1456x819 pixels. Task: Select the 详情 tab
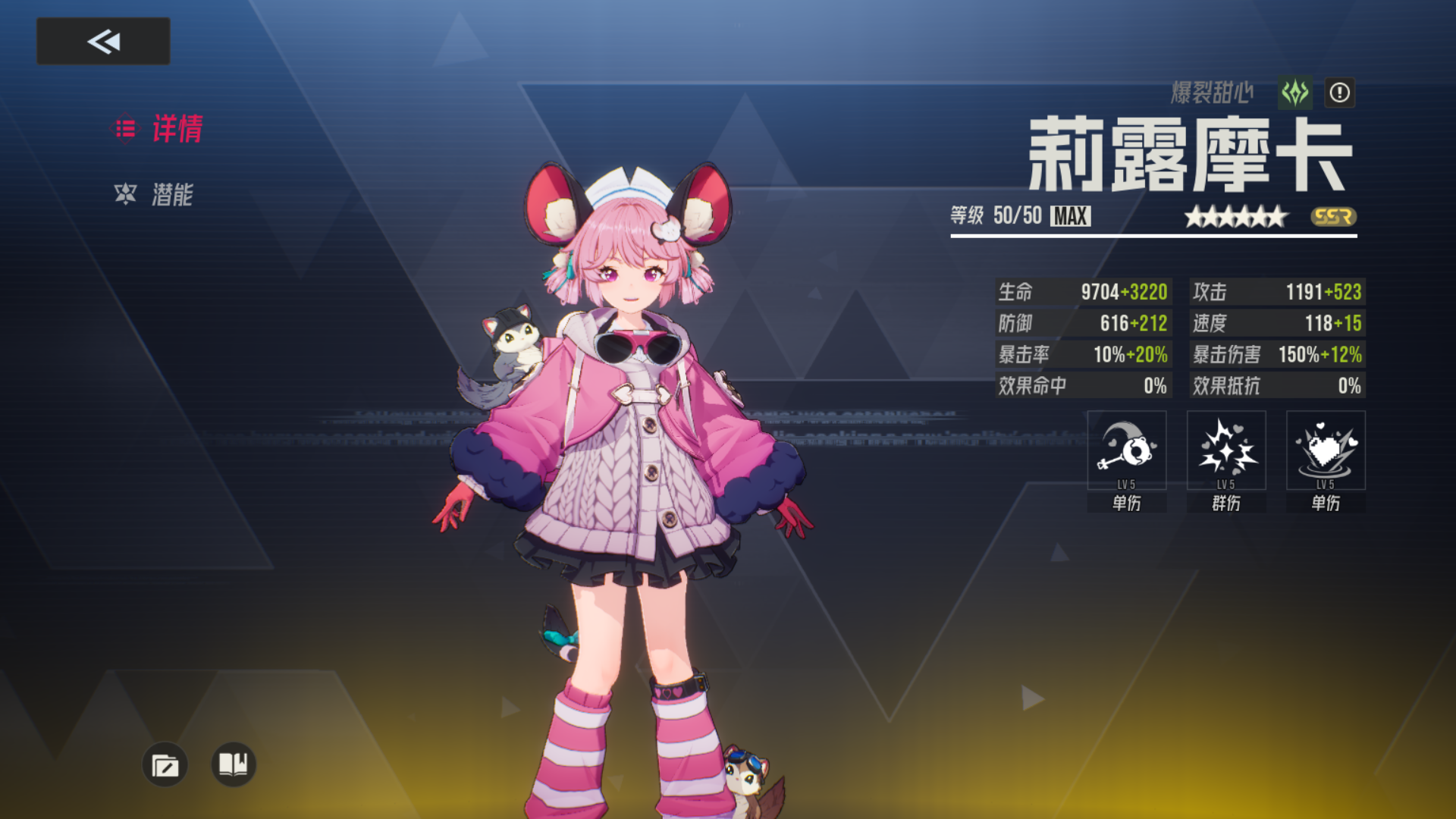click(x=176, y=130)
